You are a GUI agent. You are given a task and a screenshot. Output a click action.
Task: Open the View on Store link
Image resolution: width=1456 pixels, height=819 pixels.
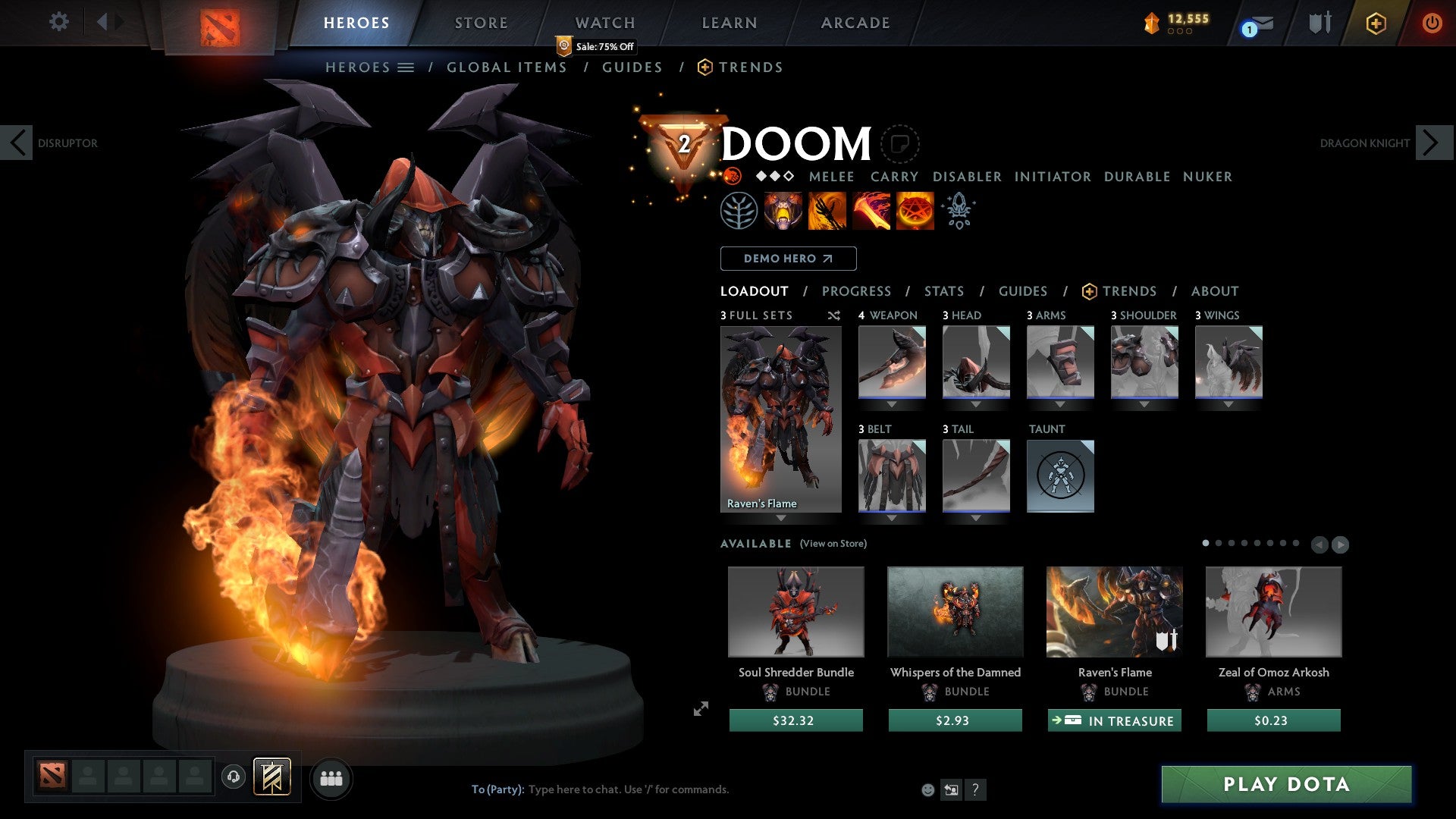[x=833, y=544]
